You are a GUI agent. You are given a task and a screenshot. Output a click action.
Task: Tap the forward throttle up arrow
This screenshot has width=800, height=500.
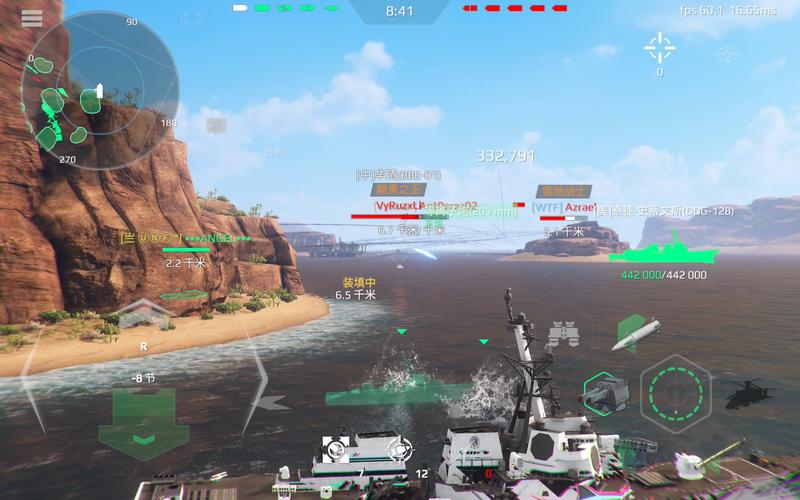click(144, 313)
